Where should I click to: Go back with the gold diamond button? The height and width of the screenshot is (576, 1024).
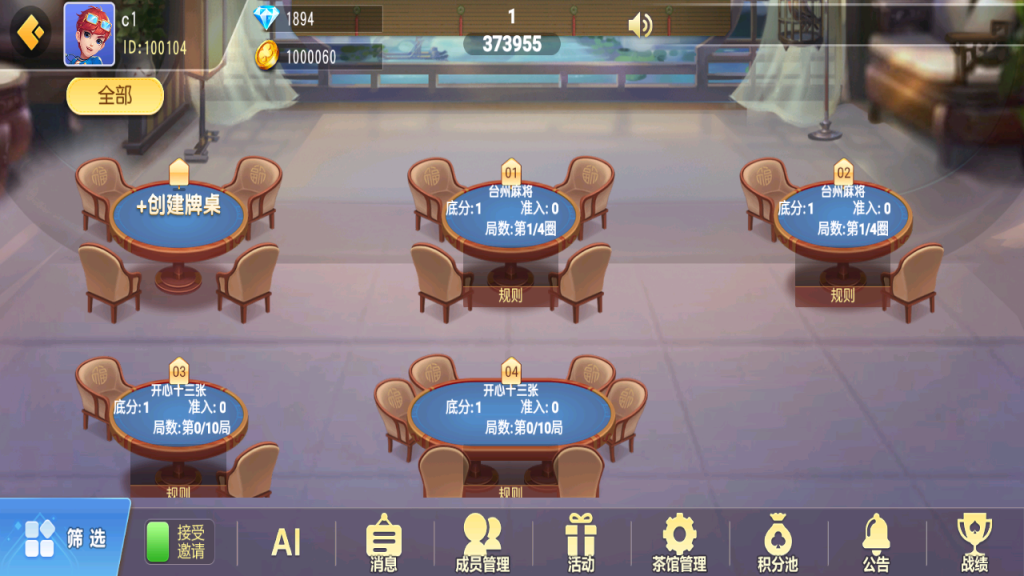click(x=30, y=32)
